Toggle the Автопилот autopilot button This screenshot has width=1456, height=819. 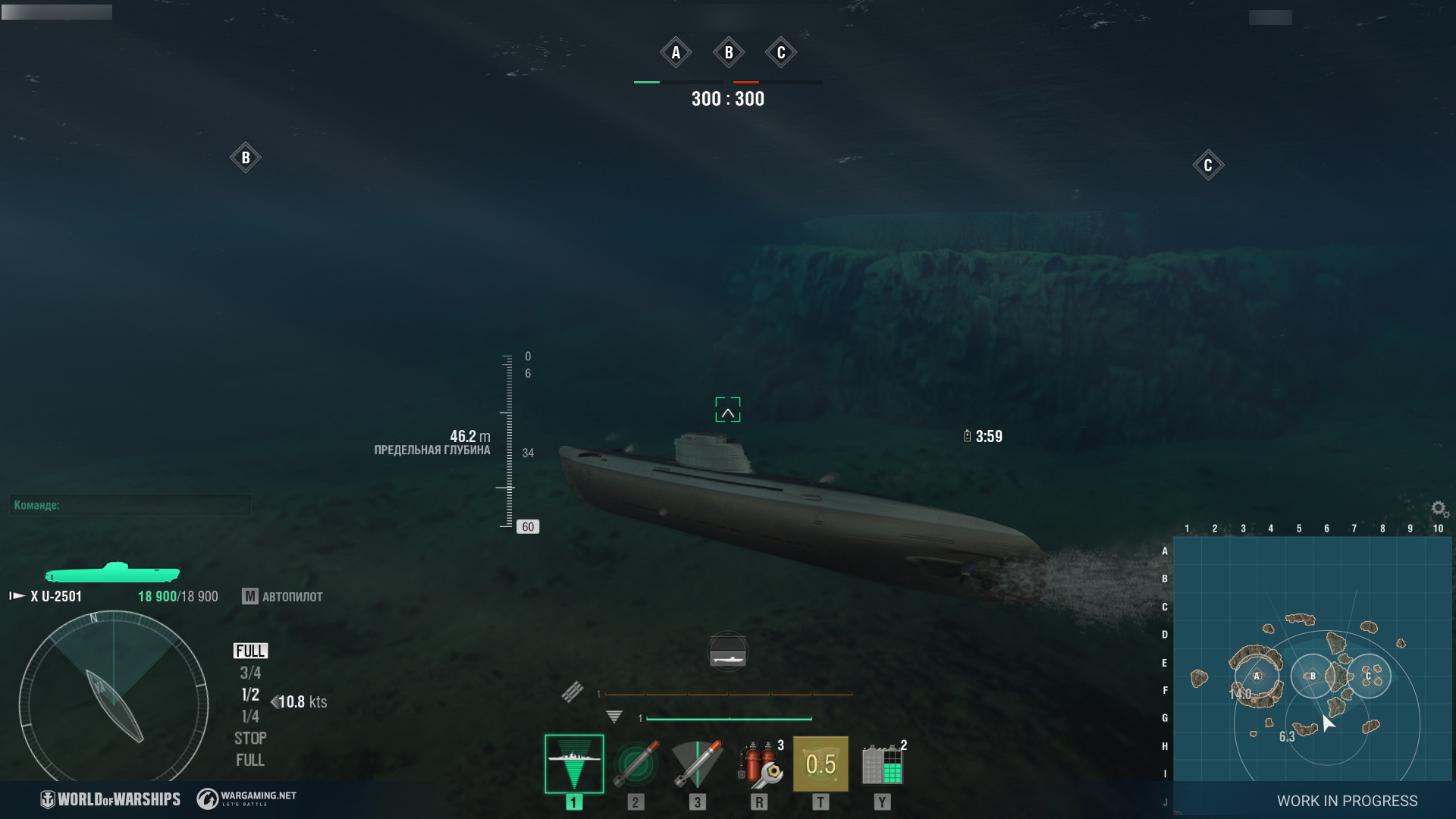click(x=283, y=597)
